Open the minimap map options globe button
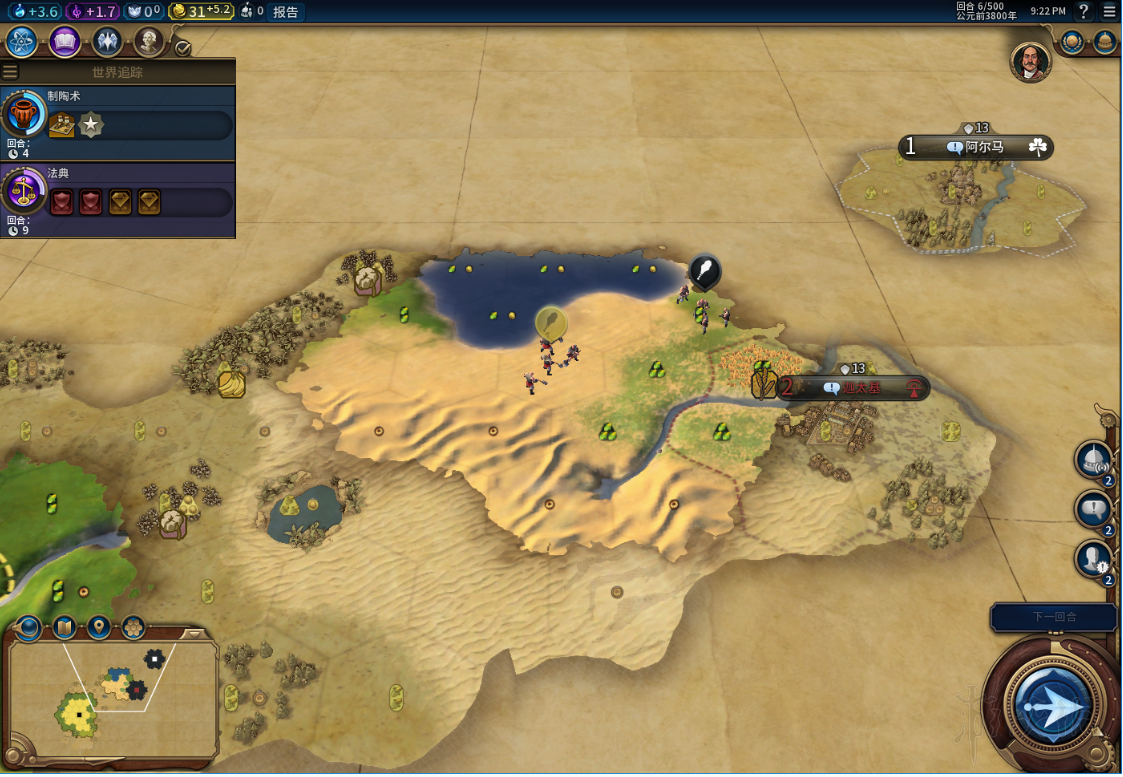This screenshot has height=777, width=1123. coord(29,628)
